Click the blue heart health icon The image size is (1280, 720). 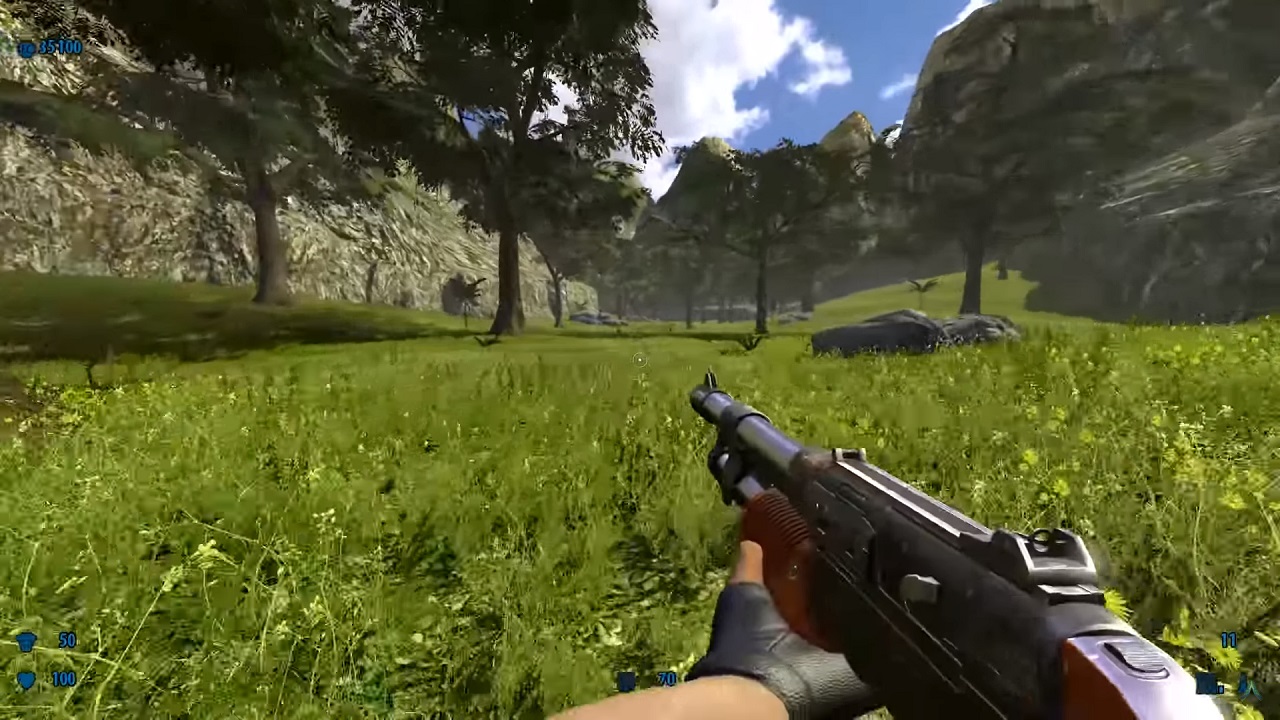tap(26, 680)
